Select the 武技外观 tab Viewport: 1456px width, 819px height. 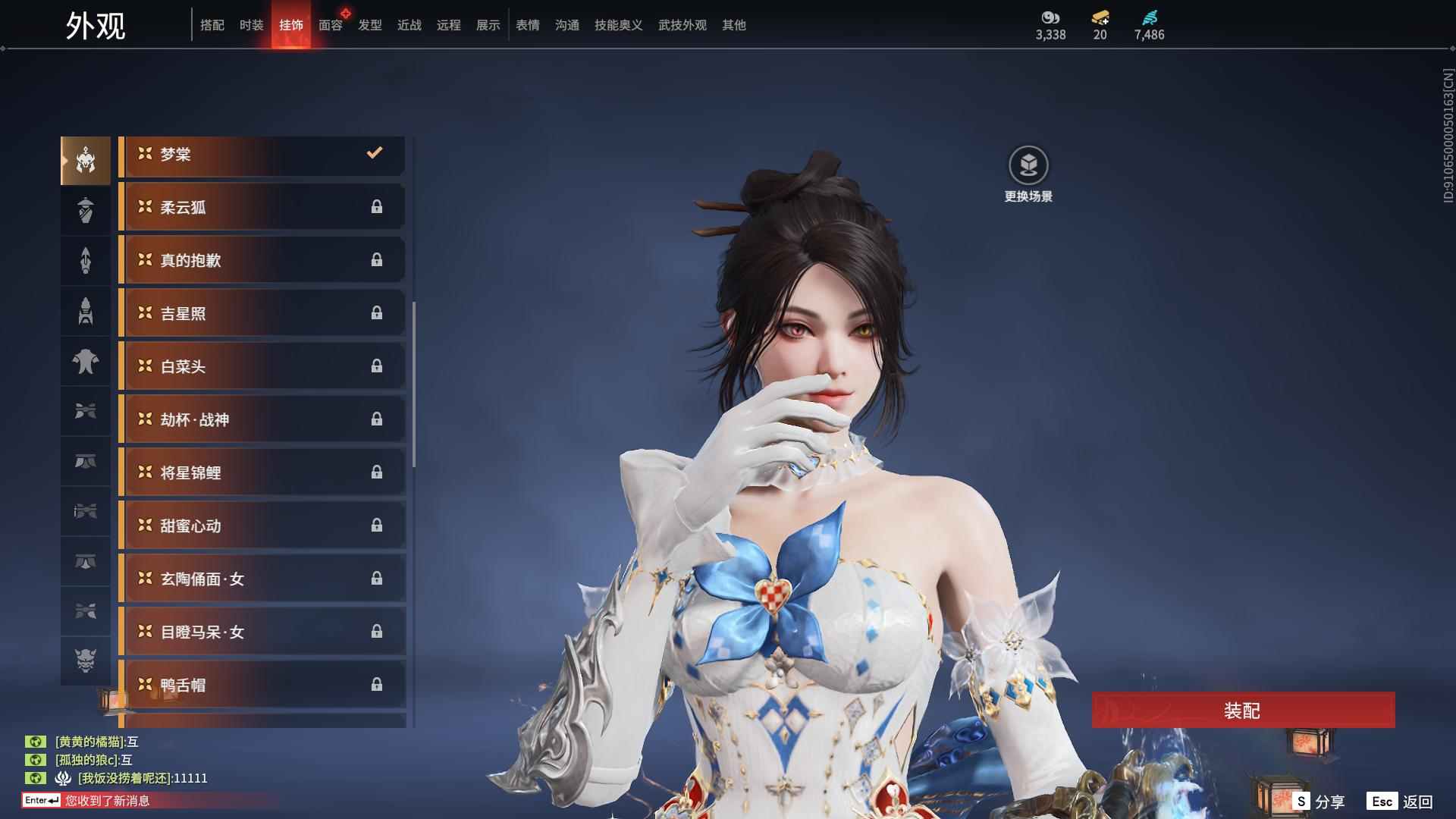point(682,25)
